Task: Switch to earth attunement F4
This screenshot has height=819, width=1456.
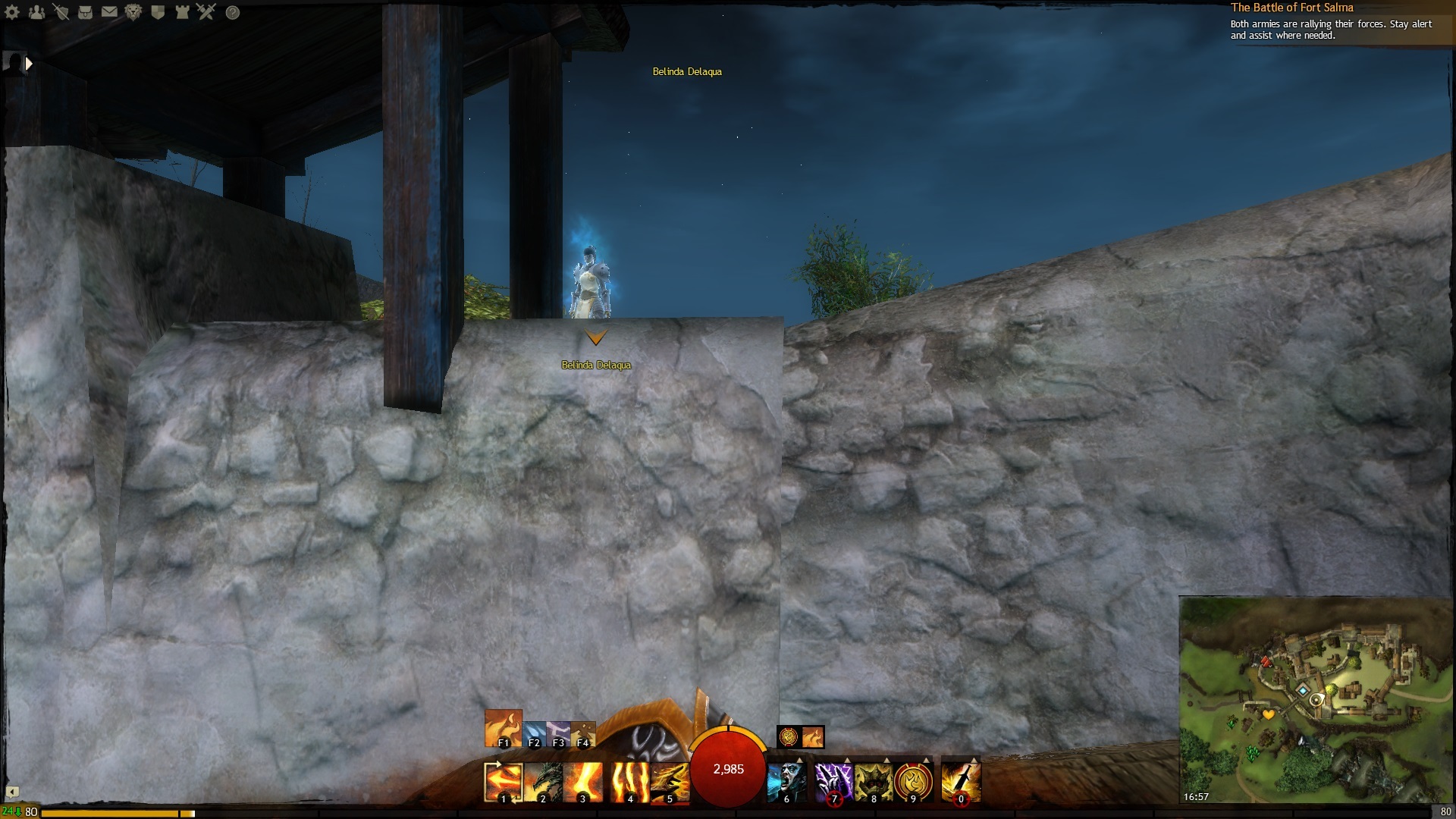Action: click(582, 734)
